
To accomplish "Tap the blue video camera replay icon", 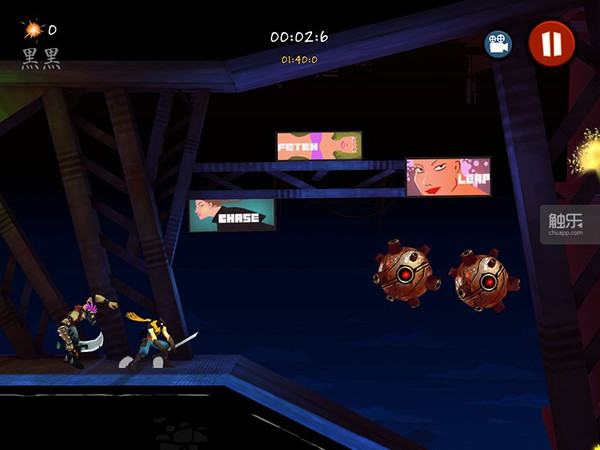I will pyautogui.click(x=498, y=44).
